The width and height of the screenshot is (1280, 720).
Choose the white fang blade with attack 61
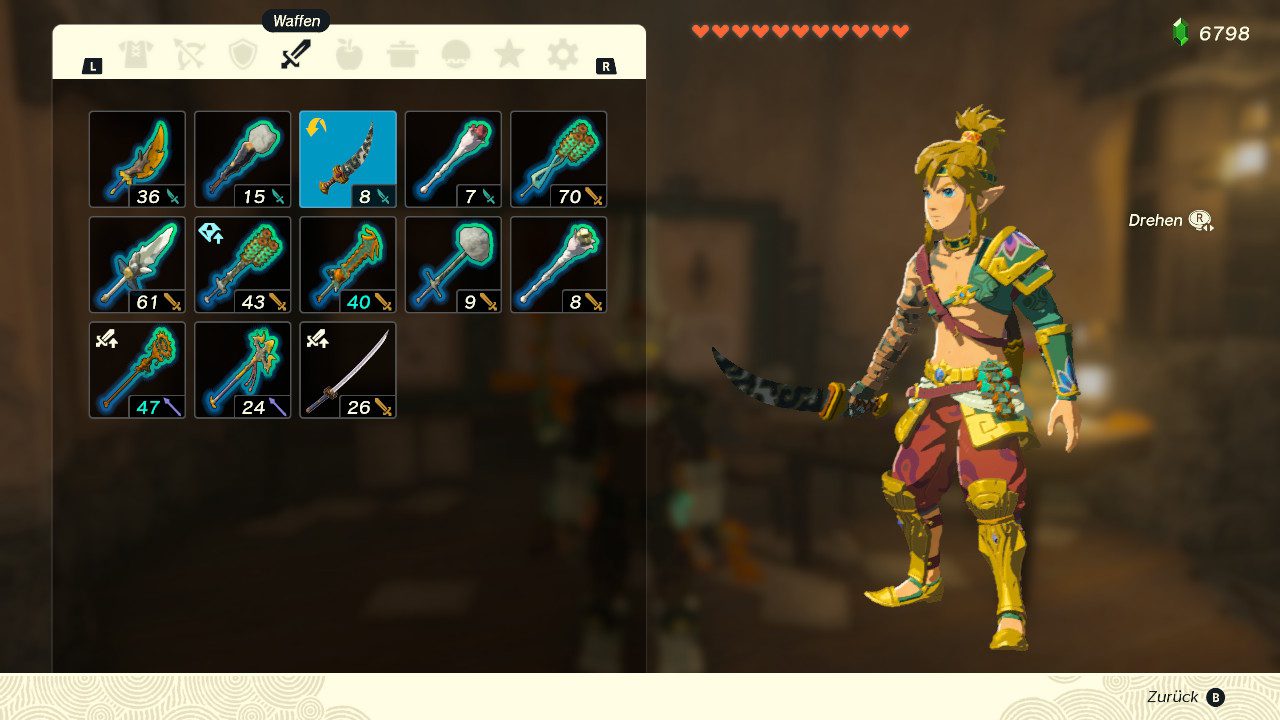click(x=137, y=265)
